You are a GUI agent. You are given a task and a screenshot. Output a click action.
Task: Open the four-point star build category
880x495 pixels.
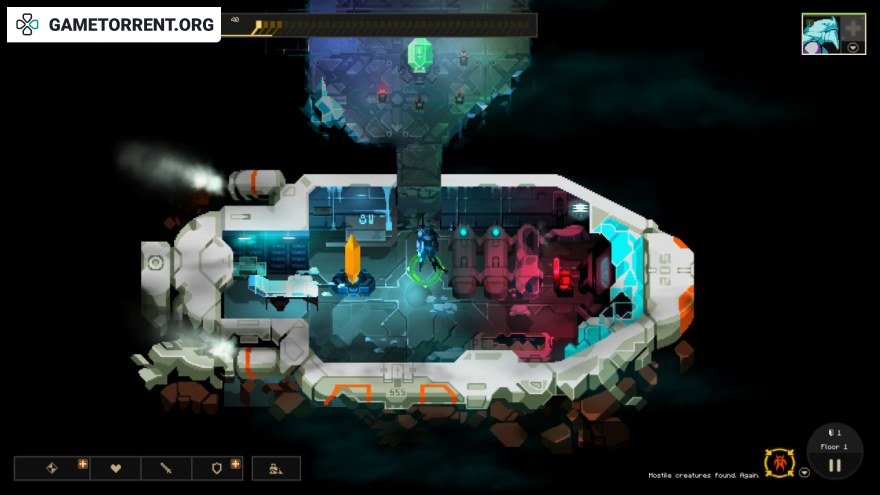click(52, 468)
